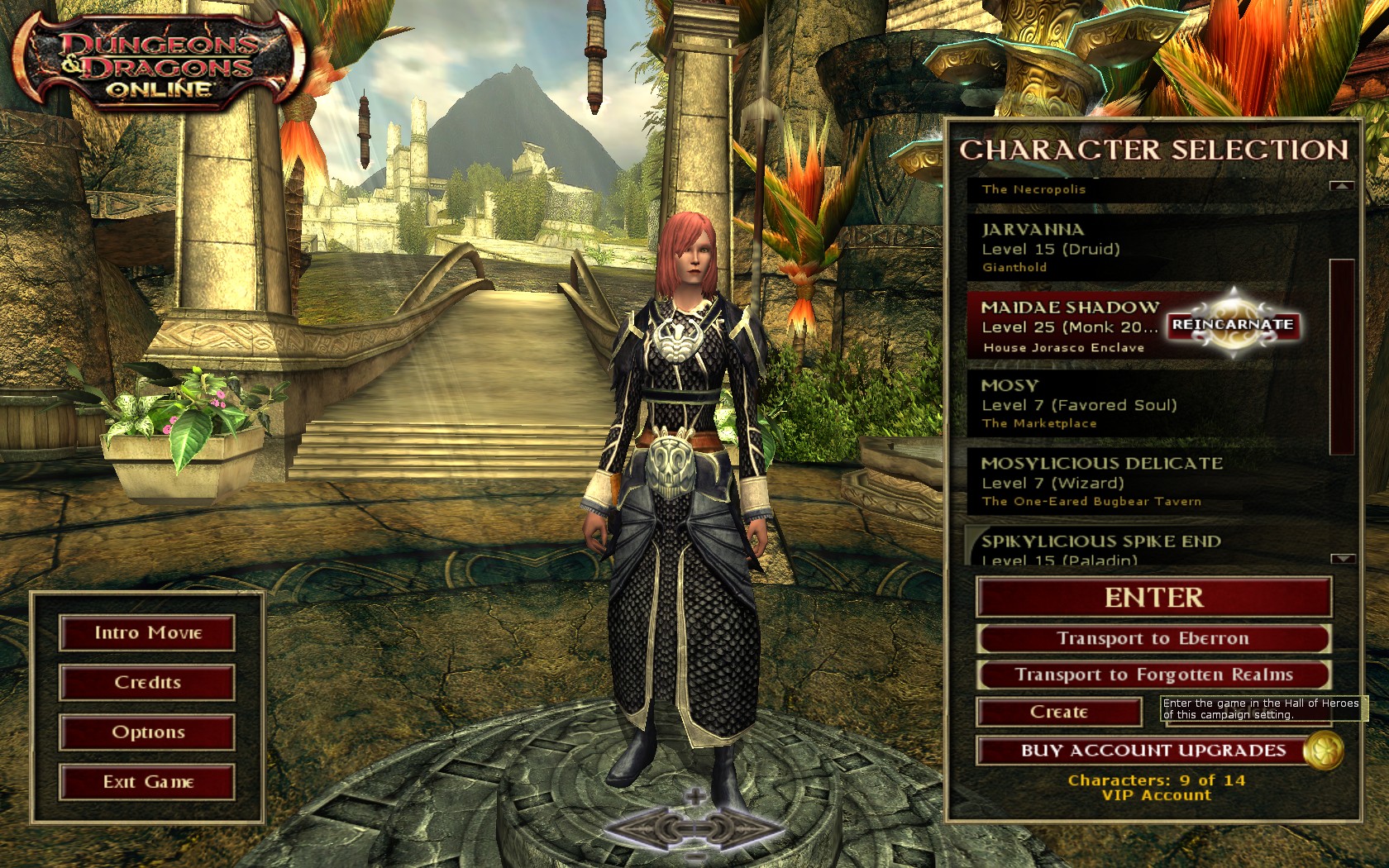Click the character list's scroll-down arrow
Viewport: 1389px width, 868px height.
(x=1342, y=559)
